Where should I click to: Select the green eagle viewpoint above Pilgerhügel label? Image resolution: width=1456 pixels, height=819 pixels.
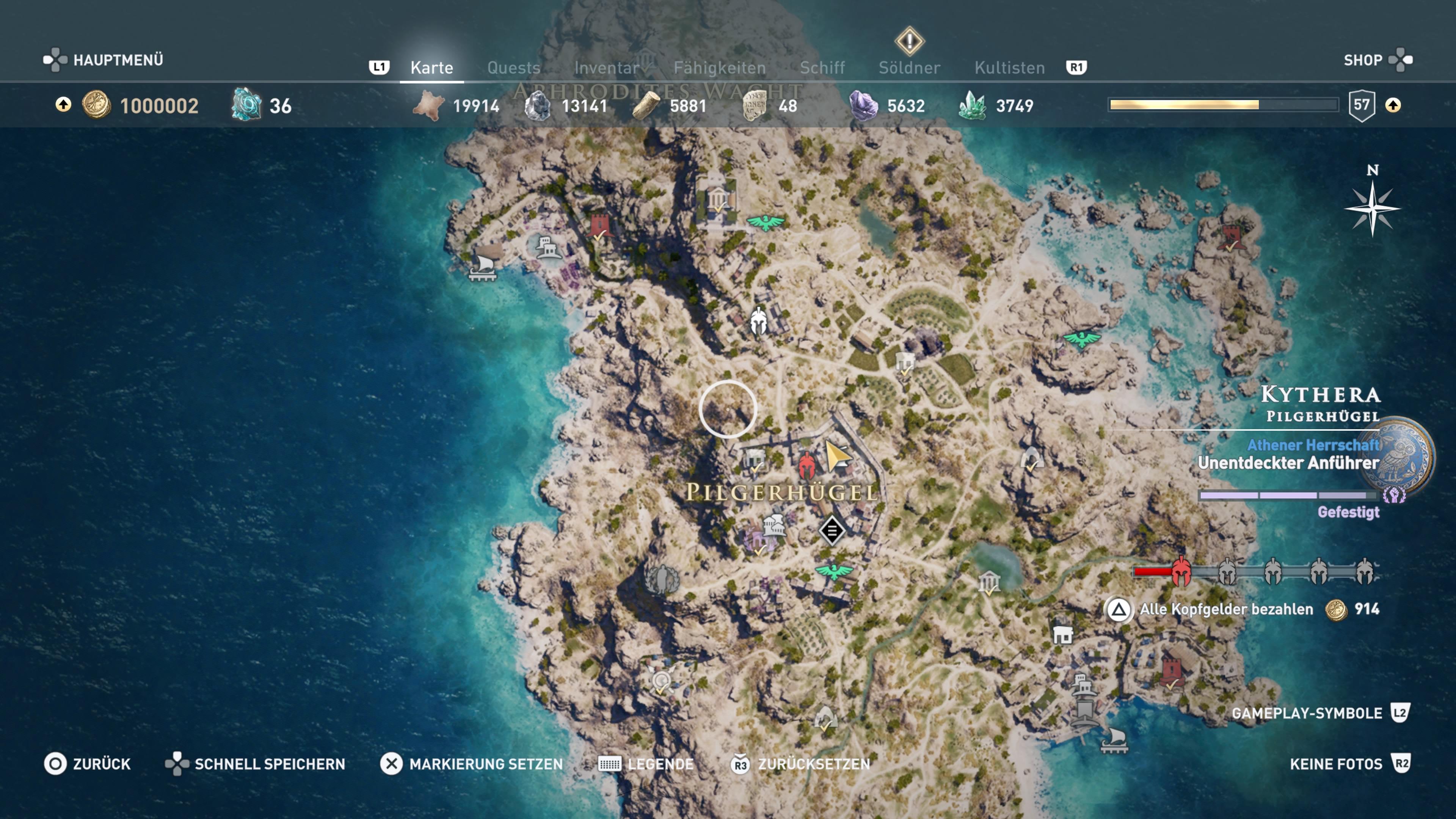766,221
